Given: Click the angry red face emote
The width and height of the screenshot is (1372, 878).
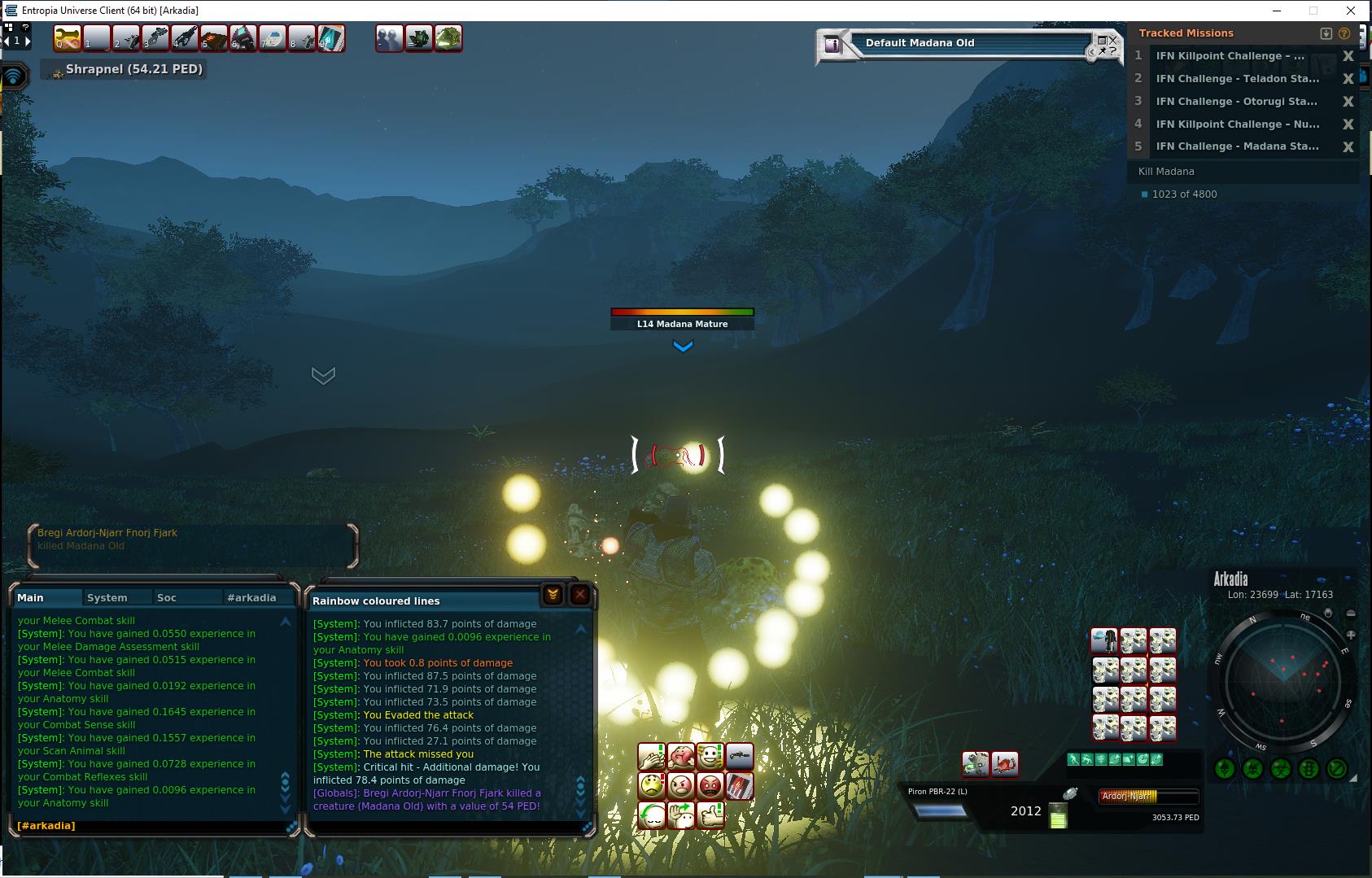Looking at the screenshot, I should coord(710,786).
